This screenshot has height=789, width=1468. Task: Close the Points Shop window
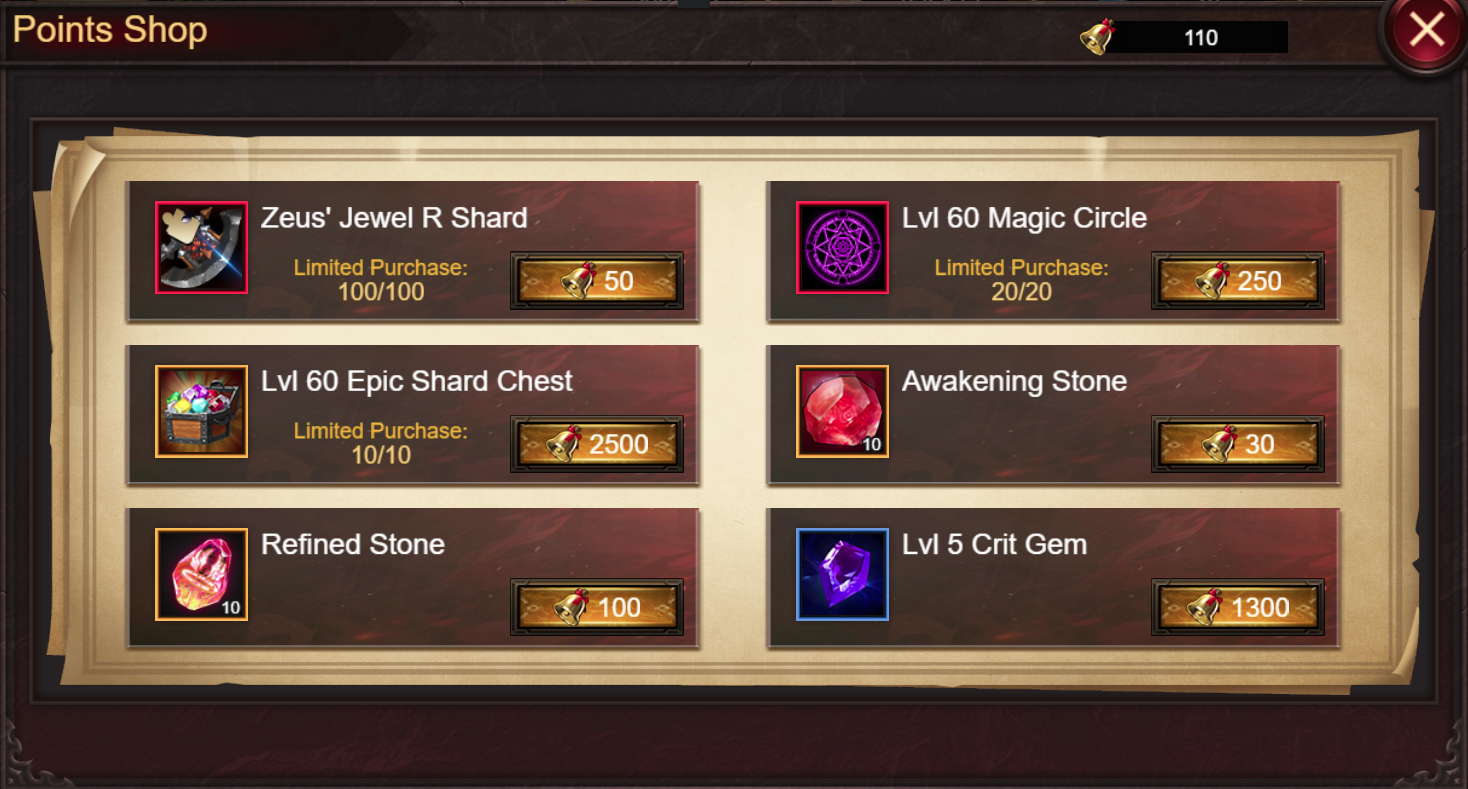[x=1425, y=32]
